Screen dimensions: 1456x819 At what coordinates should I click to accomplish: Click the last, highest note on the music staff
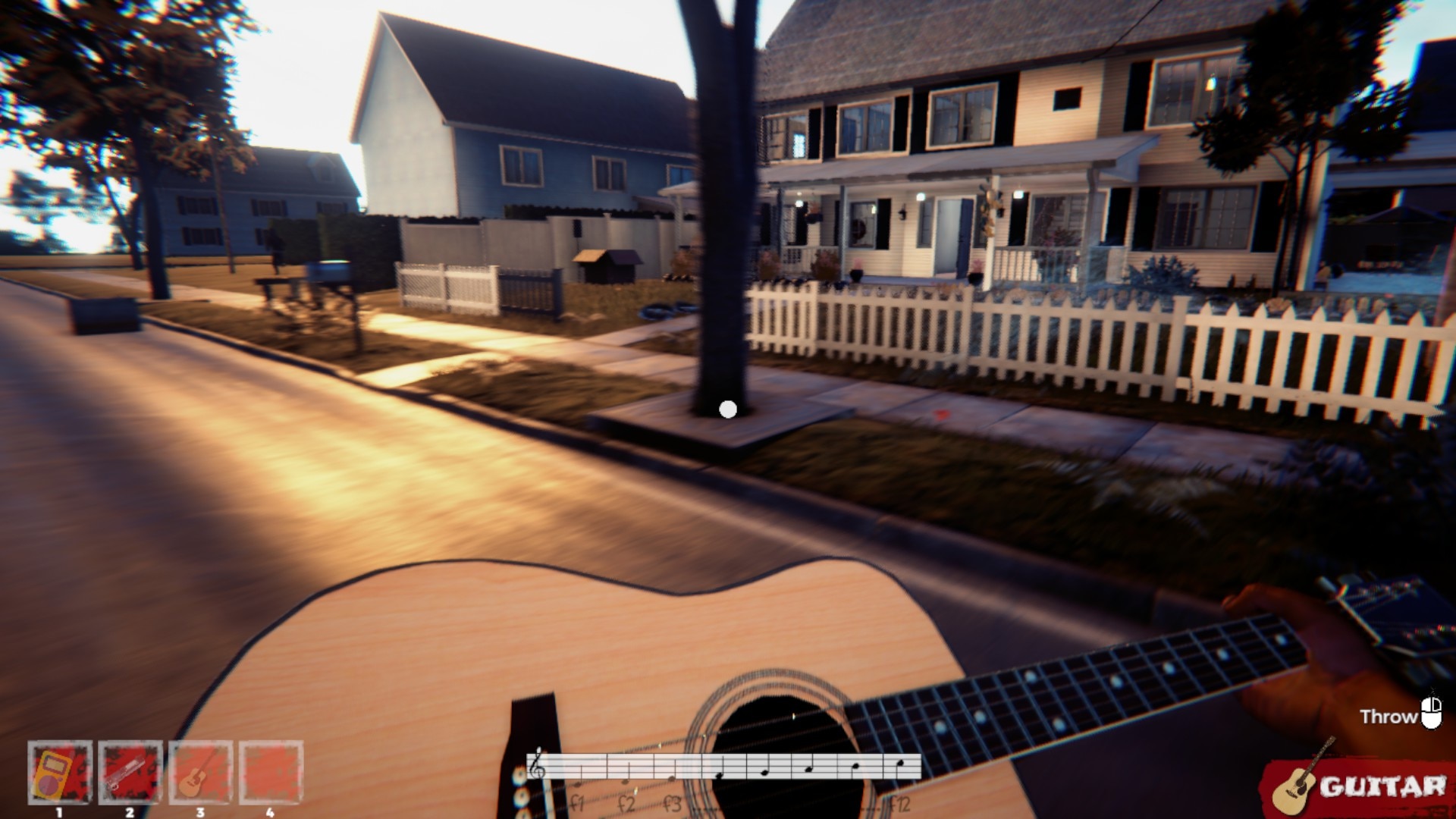point(899,763)
